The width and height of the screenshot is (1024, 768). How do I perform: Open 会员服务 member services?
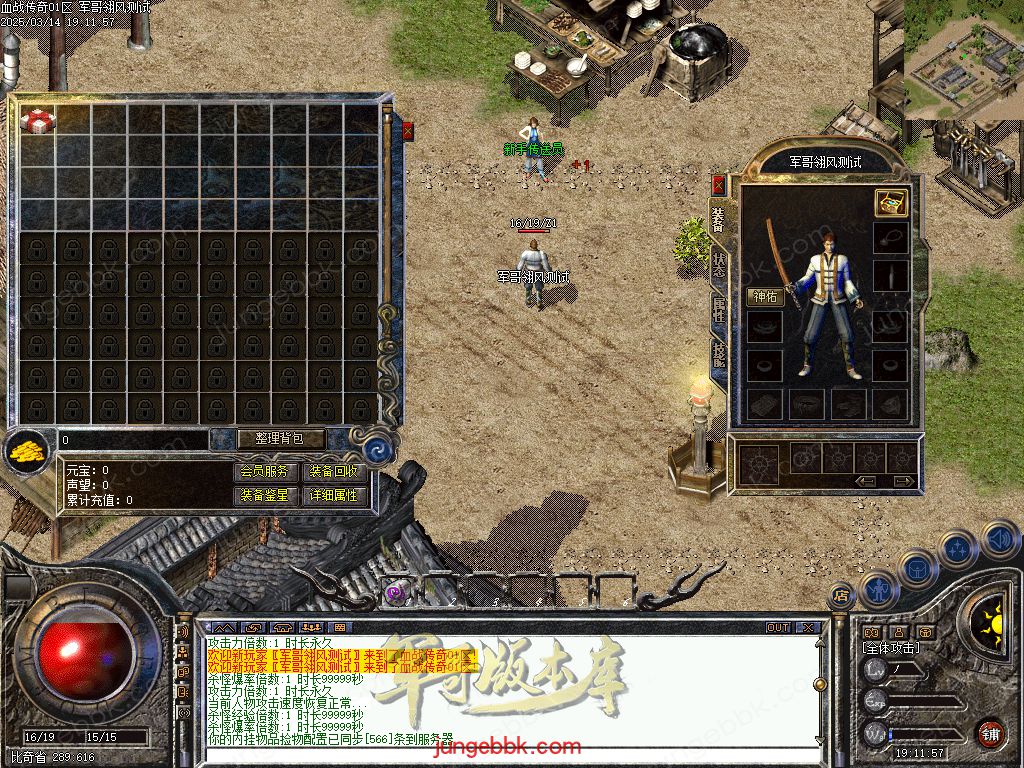[266, 472]
